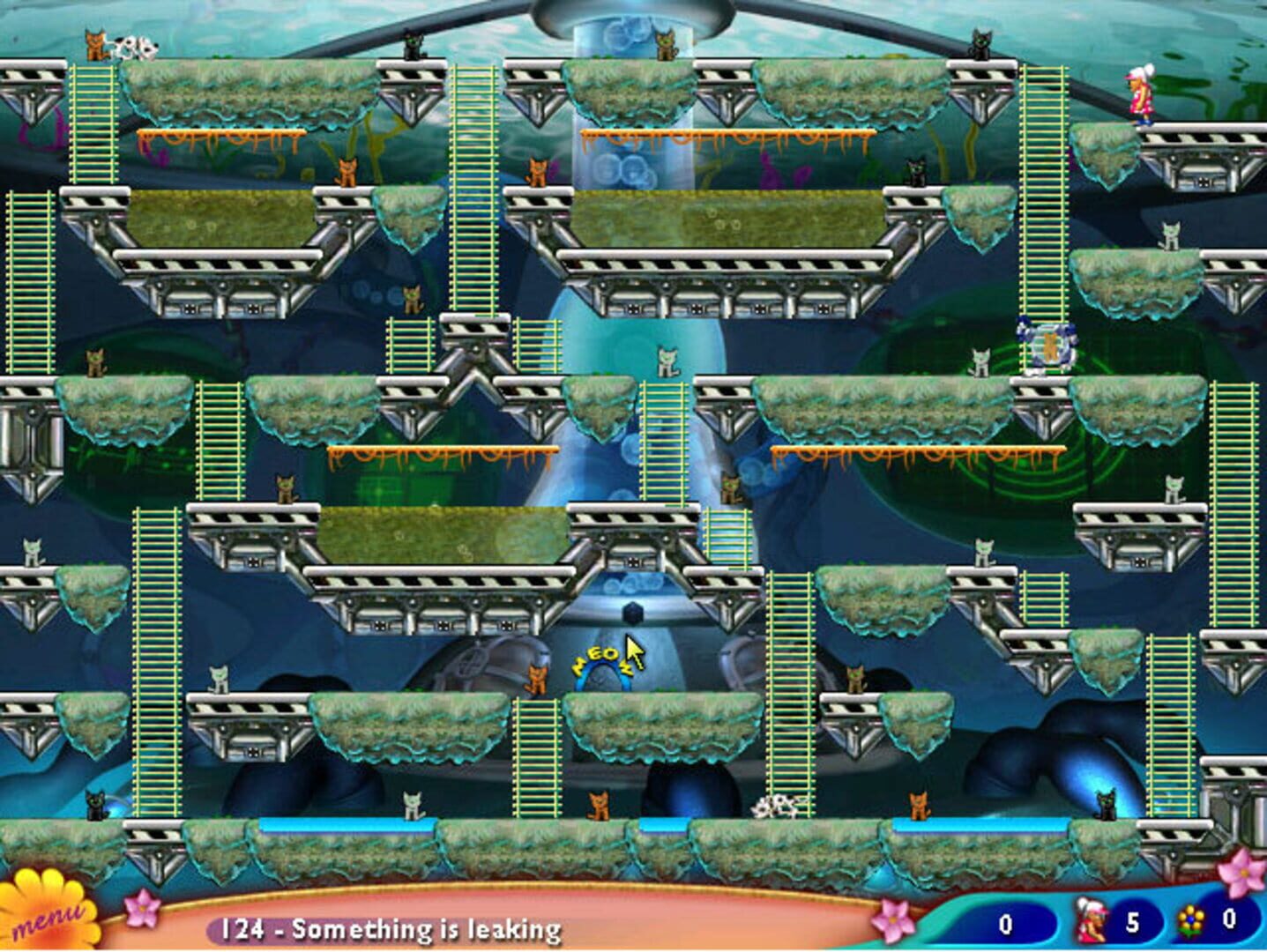Click the dalmatian dog beside the top-left cat
This screenshot has width=1267, height=952.
(x=137, y=48)
